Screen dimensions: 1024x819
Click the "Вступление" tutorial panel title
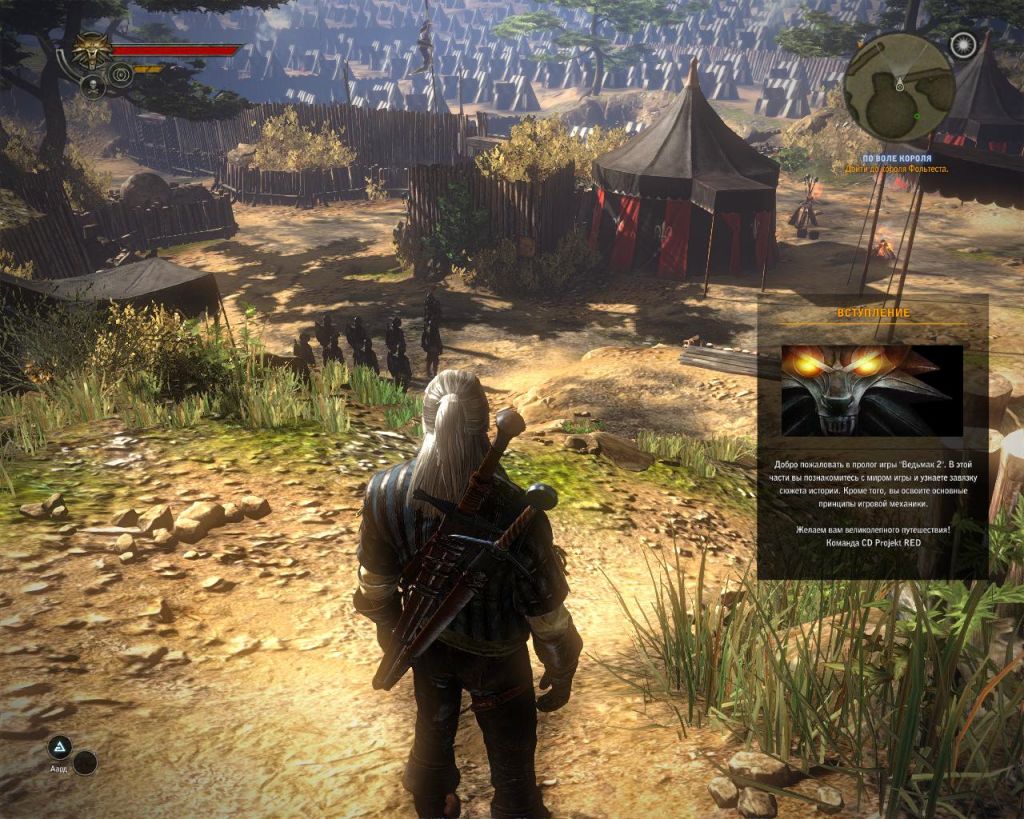click(x=873, y=313)
